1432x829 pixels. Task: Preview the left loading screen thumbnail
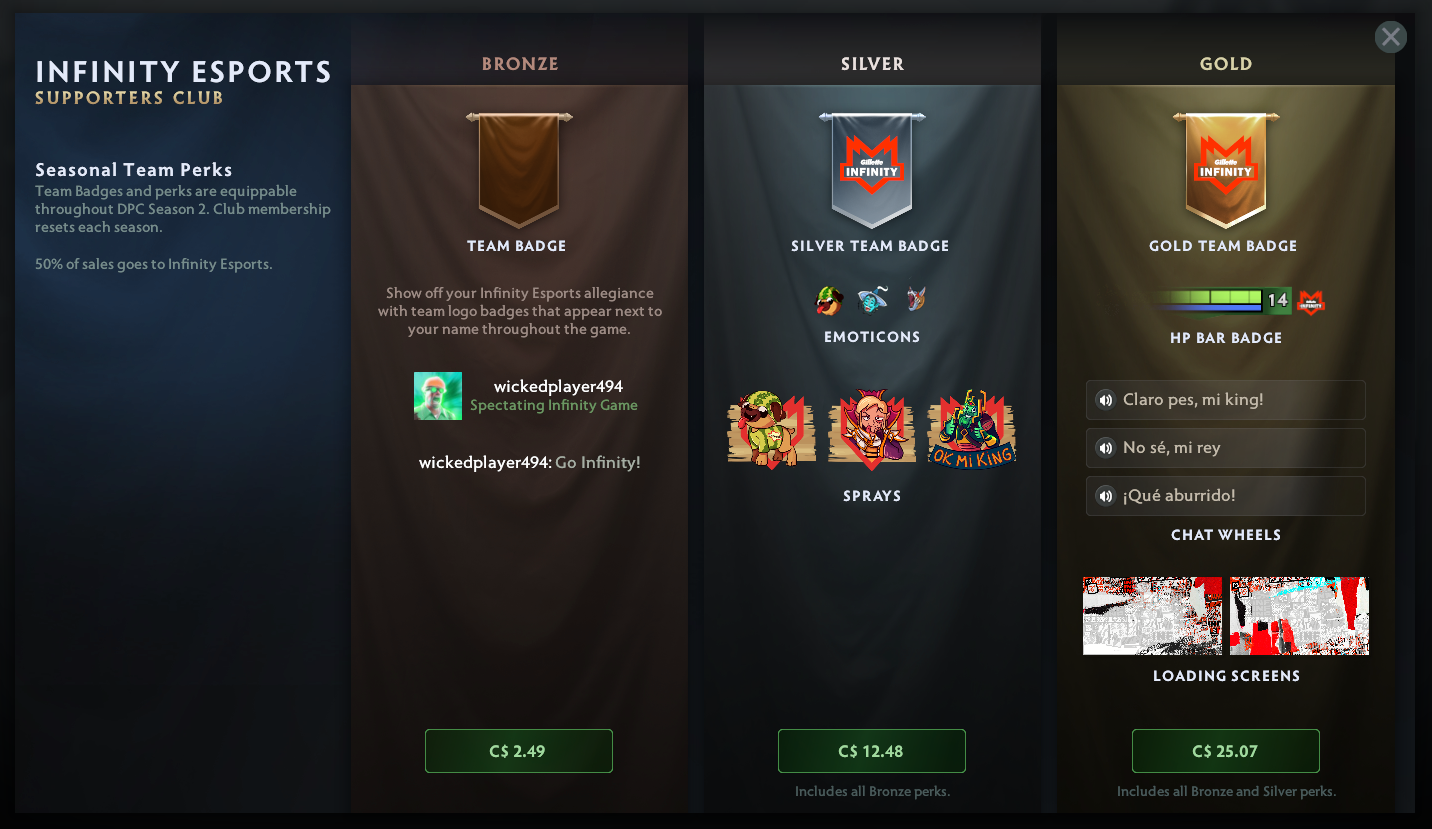pyautogui.click(x=1152, y=616)
